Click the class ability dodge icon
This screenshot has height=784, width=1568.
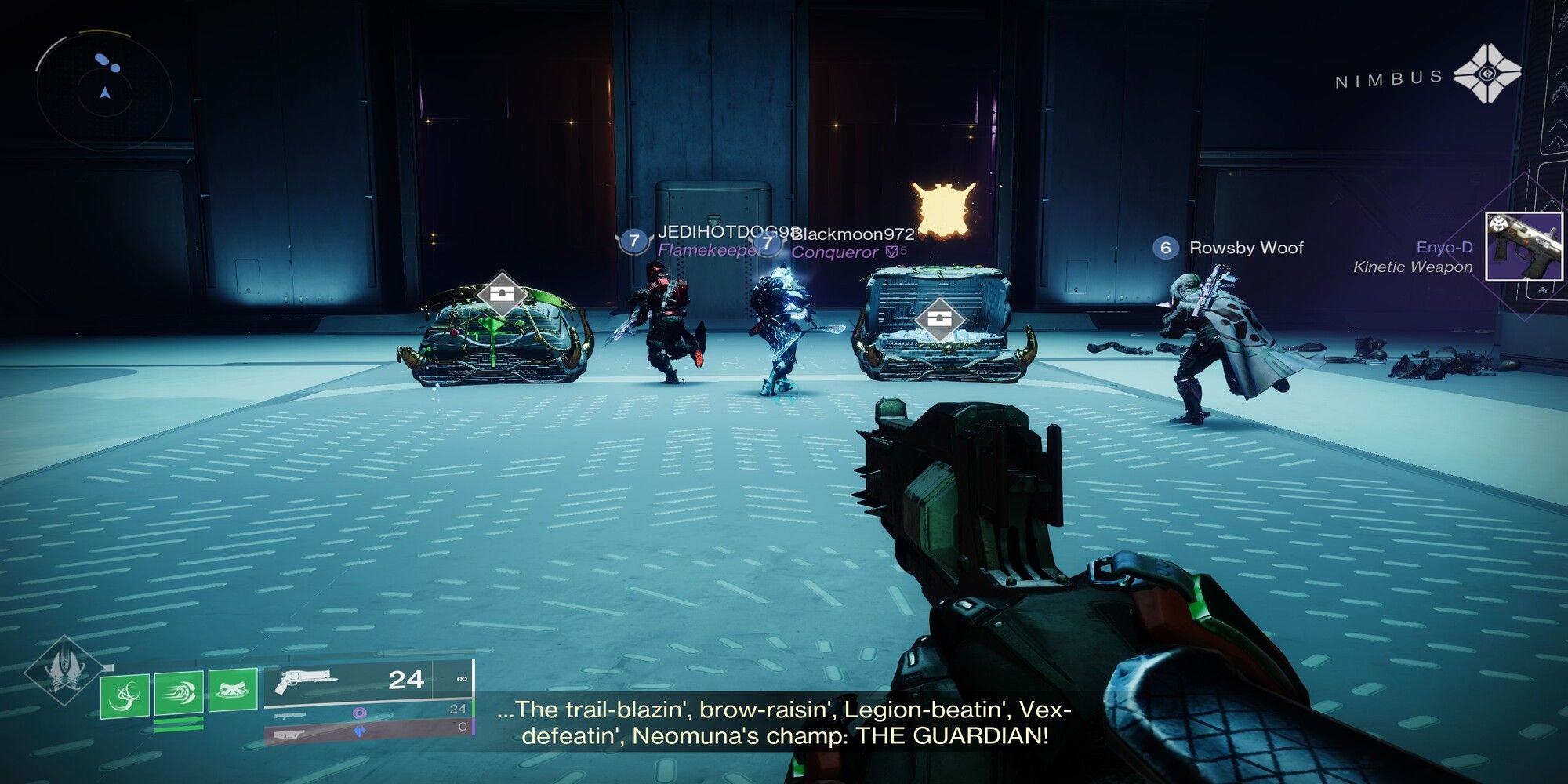pos(233,688)
